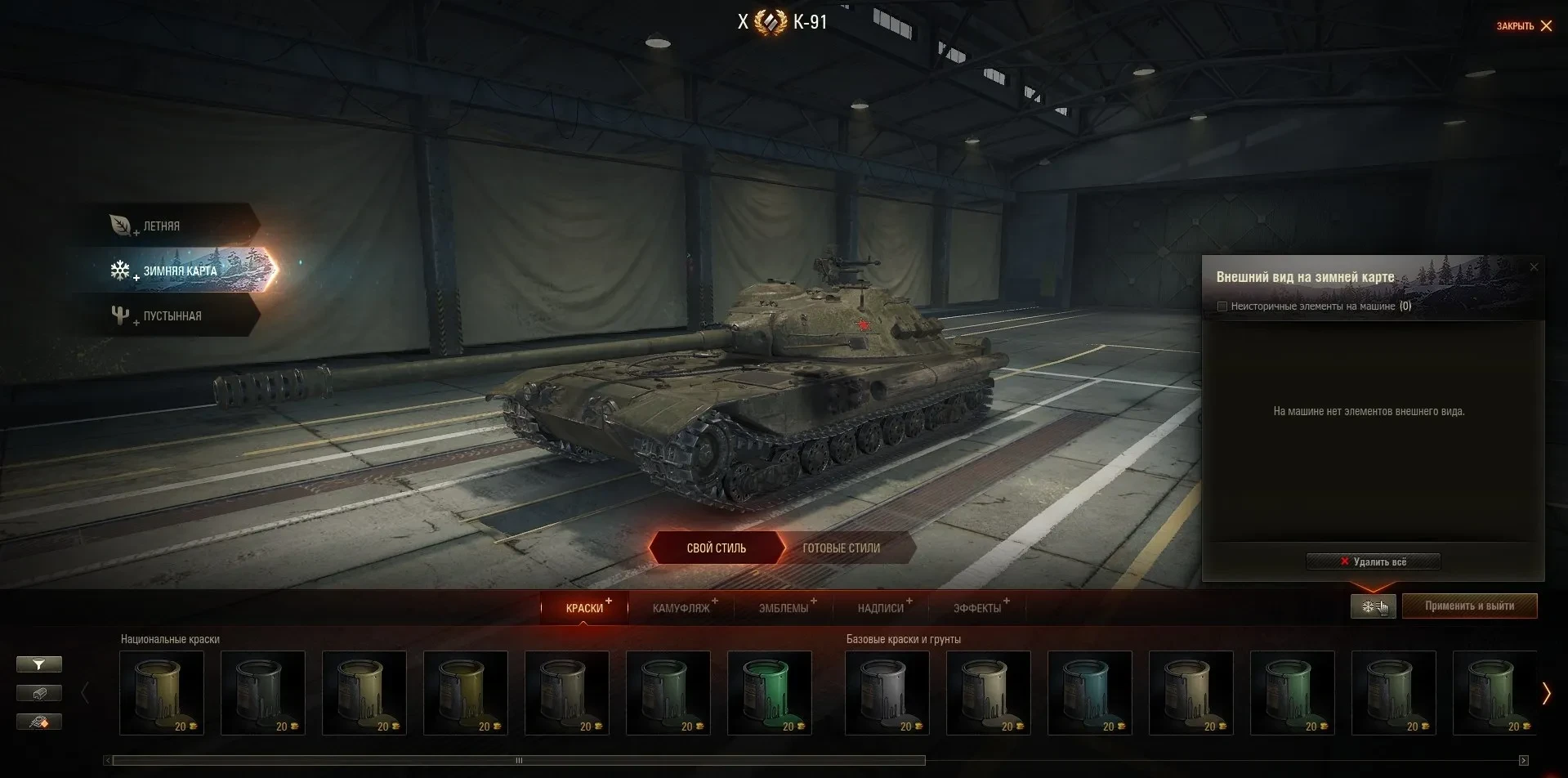Select the СВОЙ СТИЛЬ custom style button
The width and height of the screenshot is (1568, 778).
tap(716, 548)
